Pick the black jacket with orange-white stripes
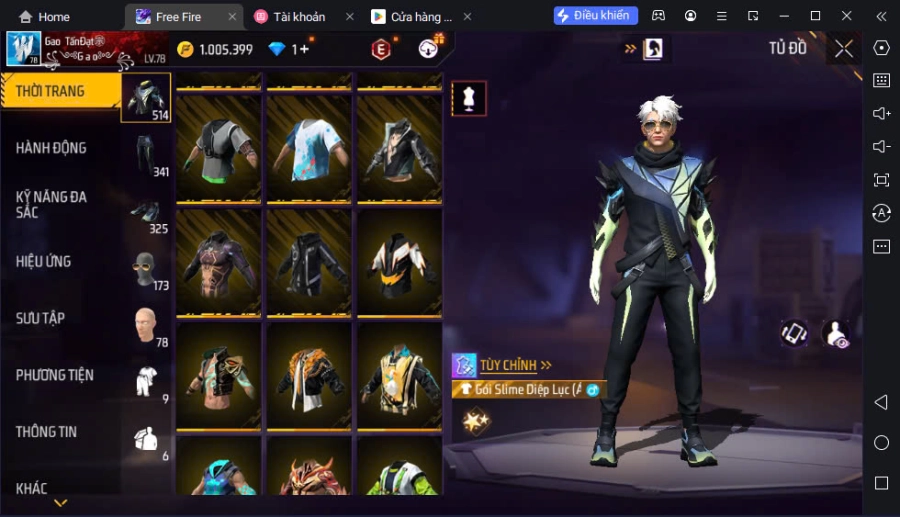This screenshot has width=900, height=517. point(399,263)
